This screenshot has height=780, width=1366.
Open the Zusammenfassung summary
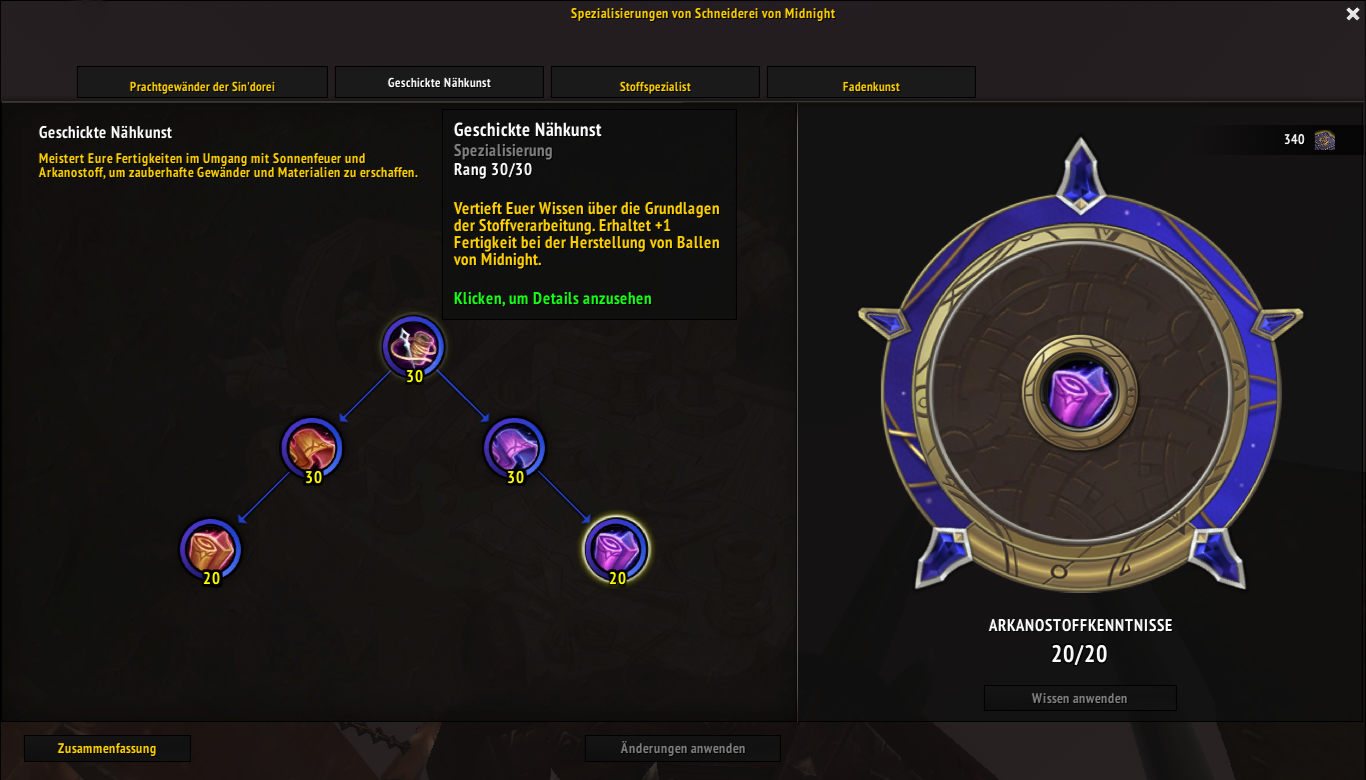point(107,748)
